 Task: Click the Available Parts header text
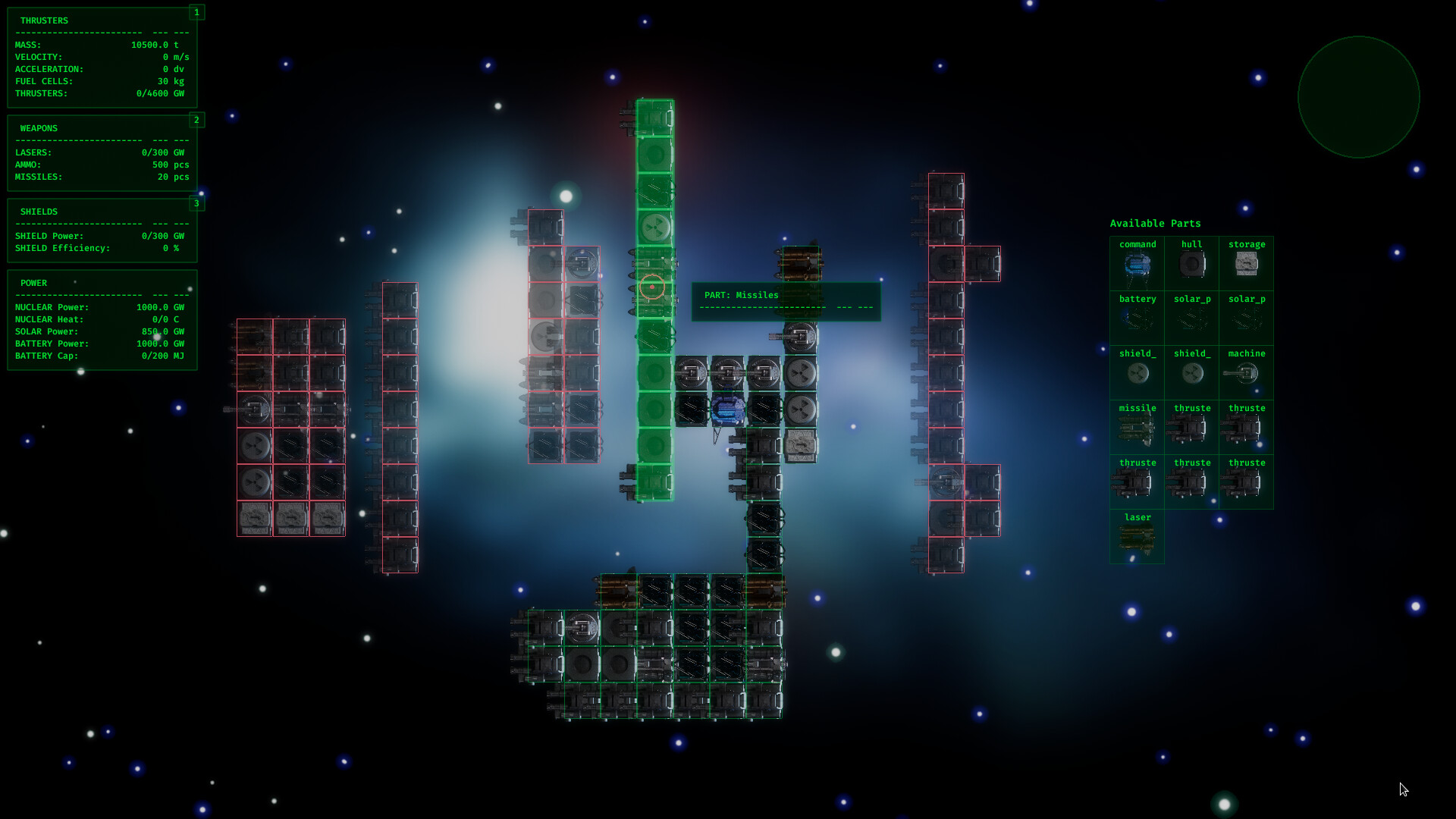1154,223
